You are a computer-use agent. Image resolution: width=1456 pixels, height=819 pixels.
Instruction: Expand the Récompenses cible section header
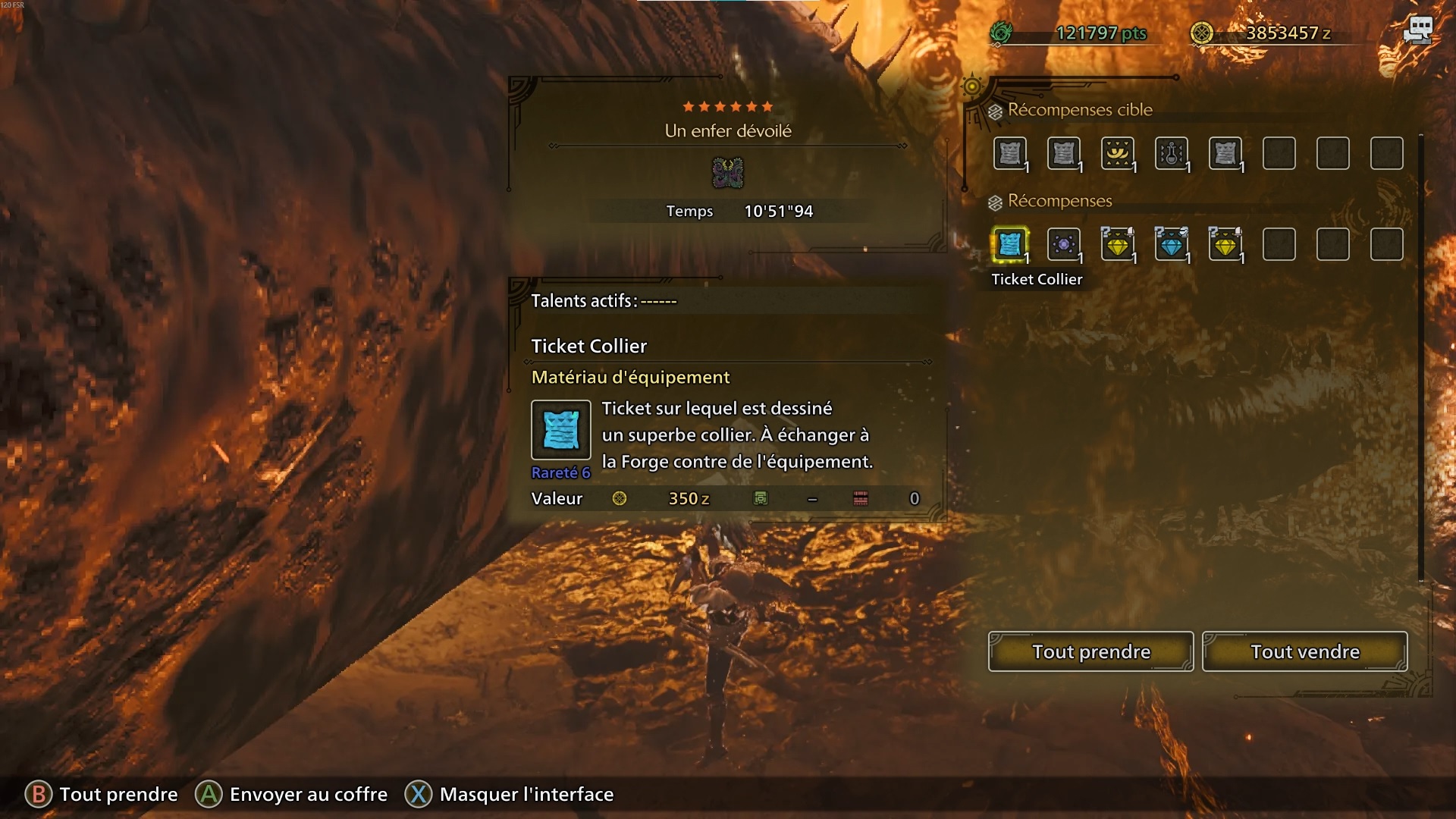pos(1079,109)
